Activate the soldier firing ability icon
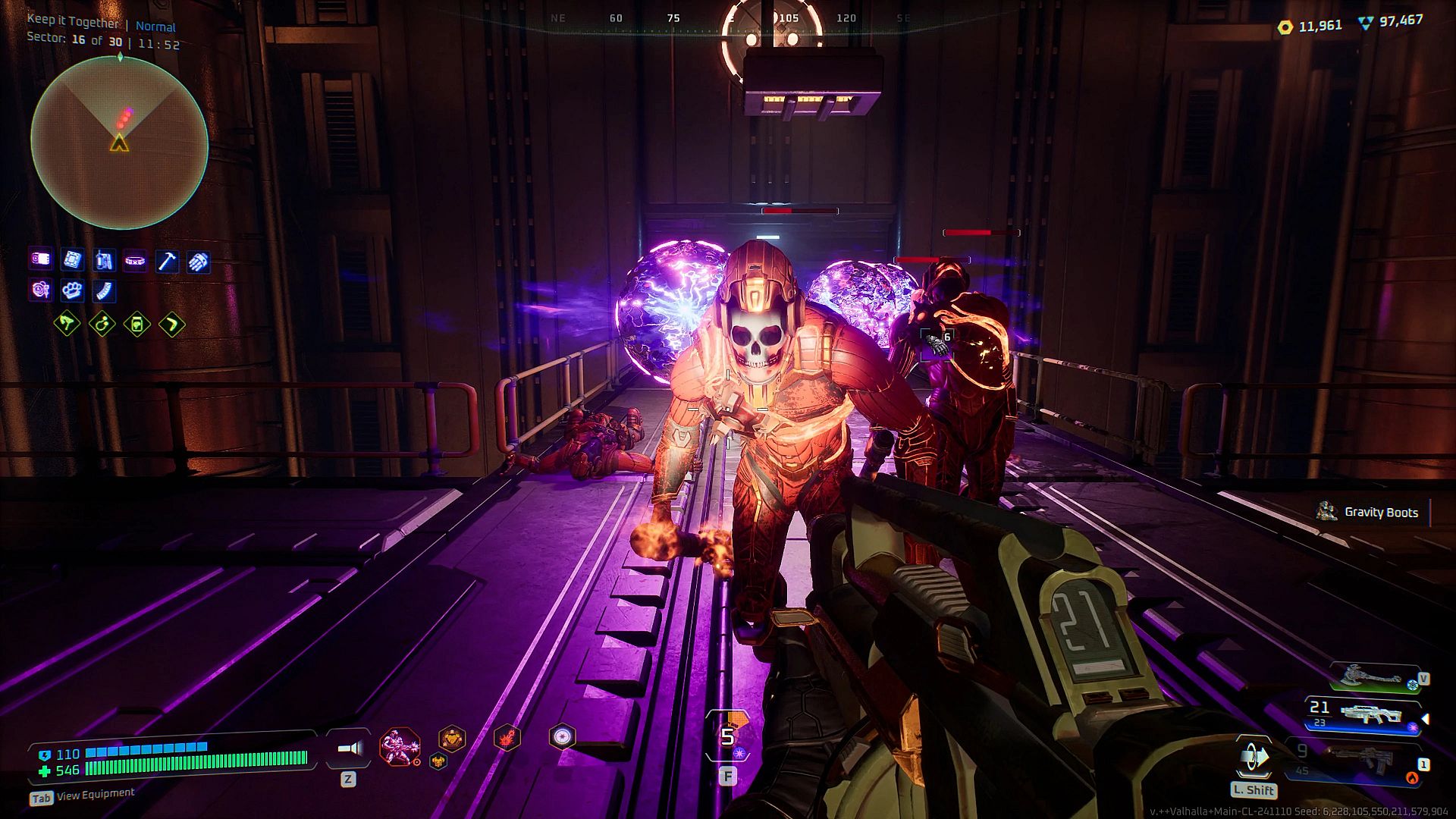The image size is (1456, 819). click(x=399, y=746)
